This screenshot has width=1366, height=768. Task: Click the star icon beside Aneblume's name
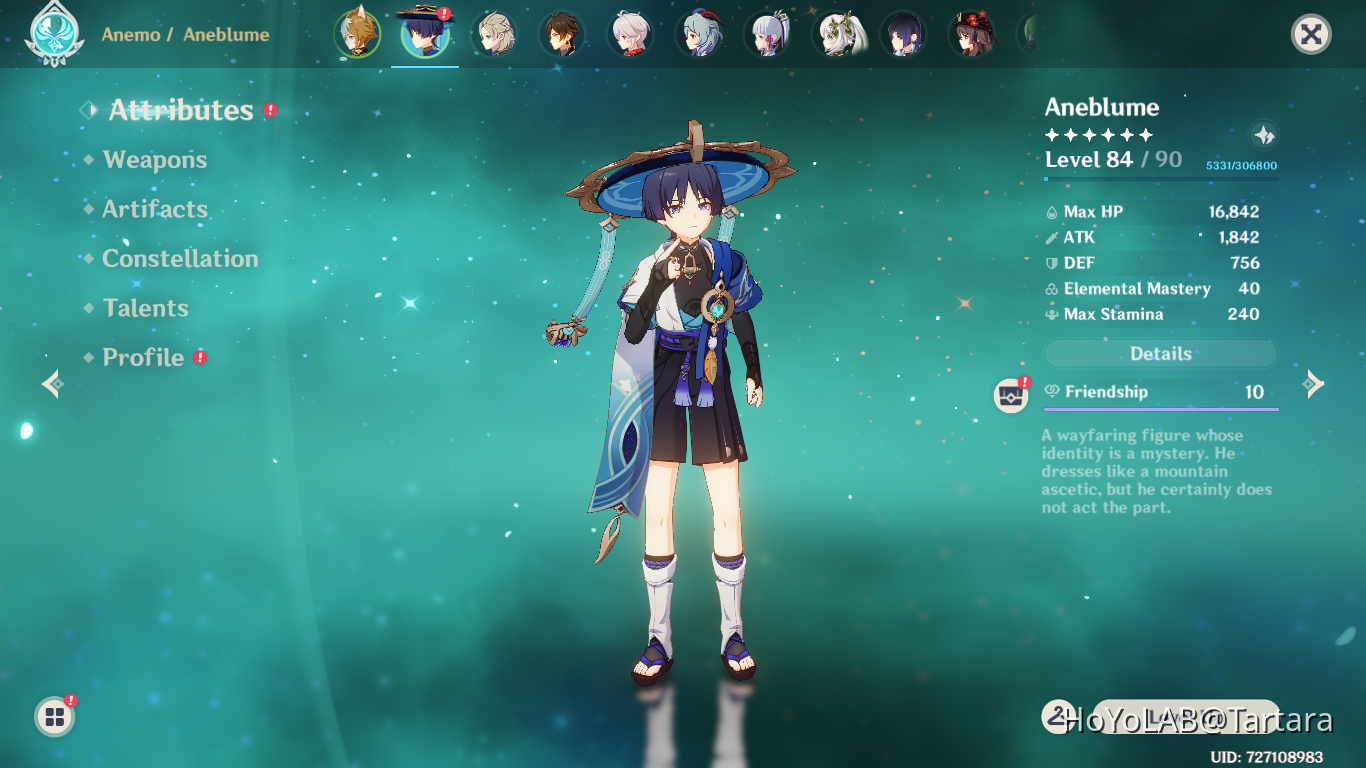[1264, 135]
